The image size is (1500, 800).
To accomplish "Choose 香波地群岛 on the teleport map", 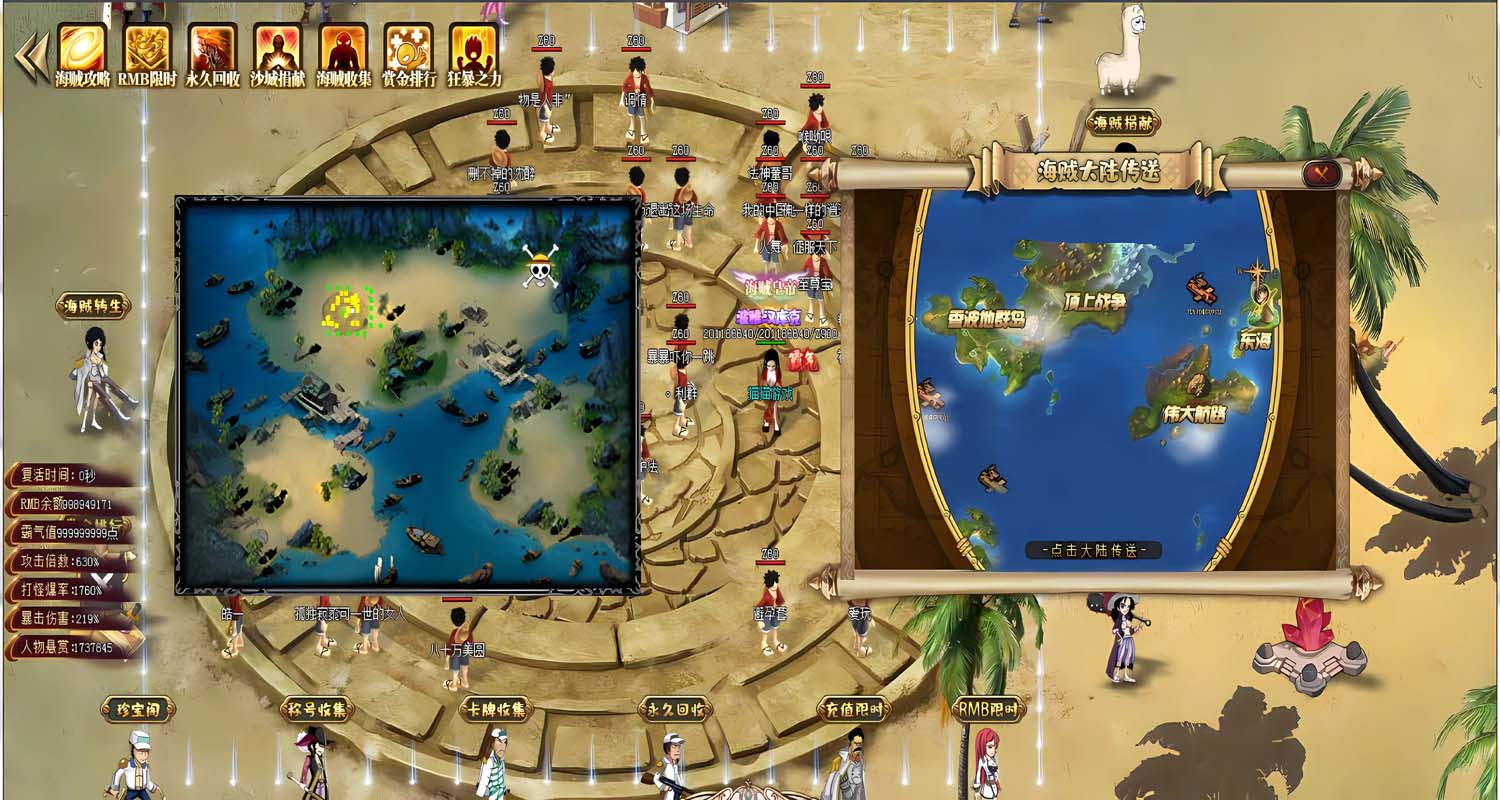I will pos(986,319).
